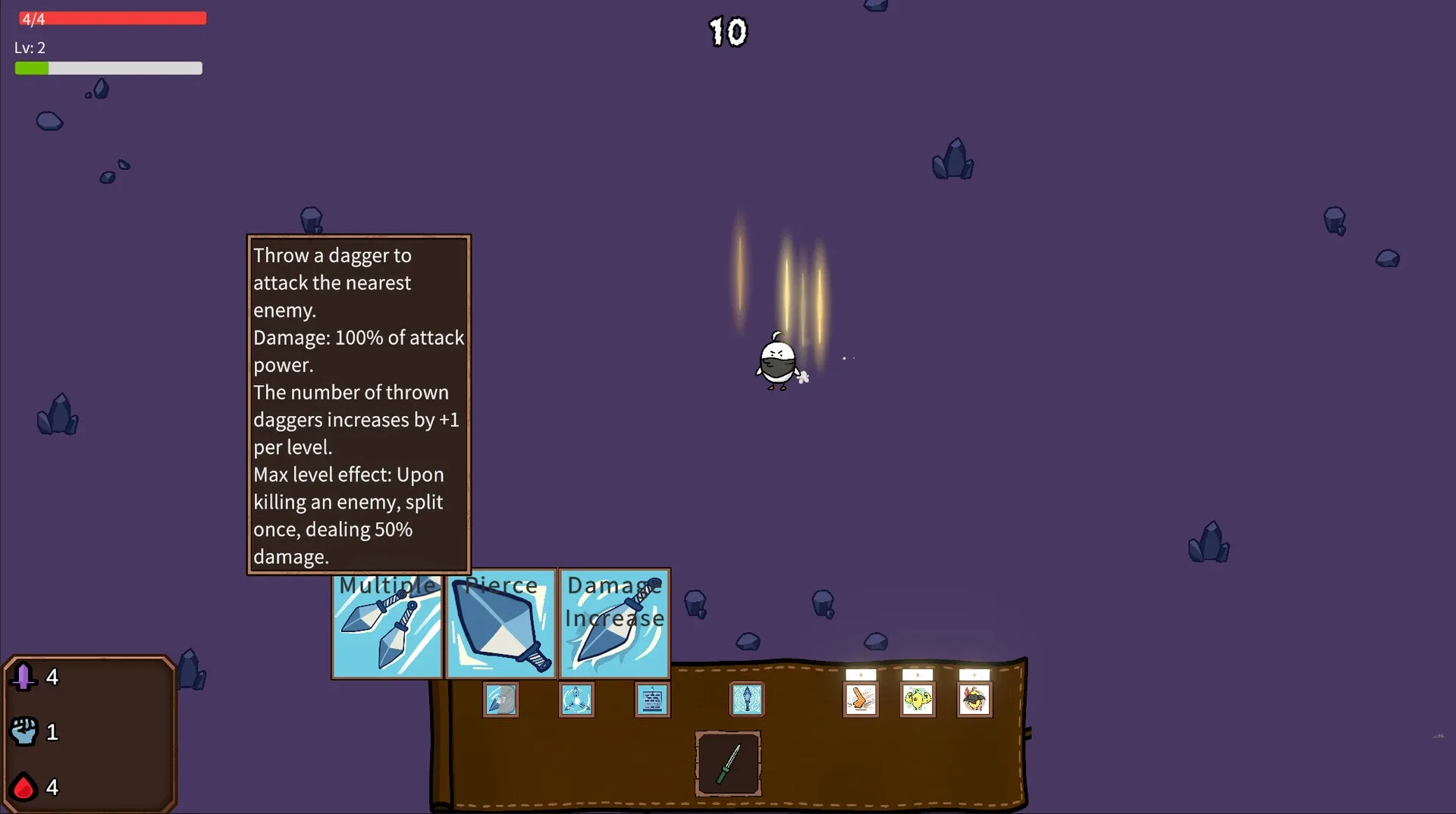This screenshot has height=814, width=1456.
Task: Select the knife in the weapon slot
Action: (726, 764)
